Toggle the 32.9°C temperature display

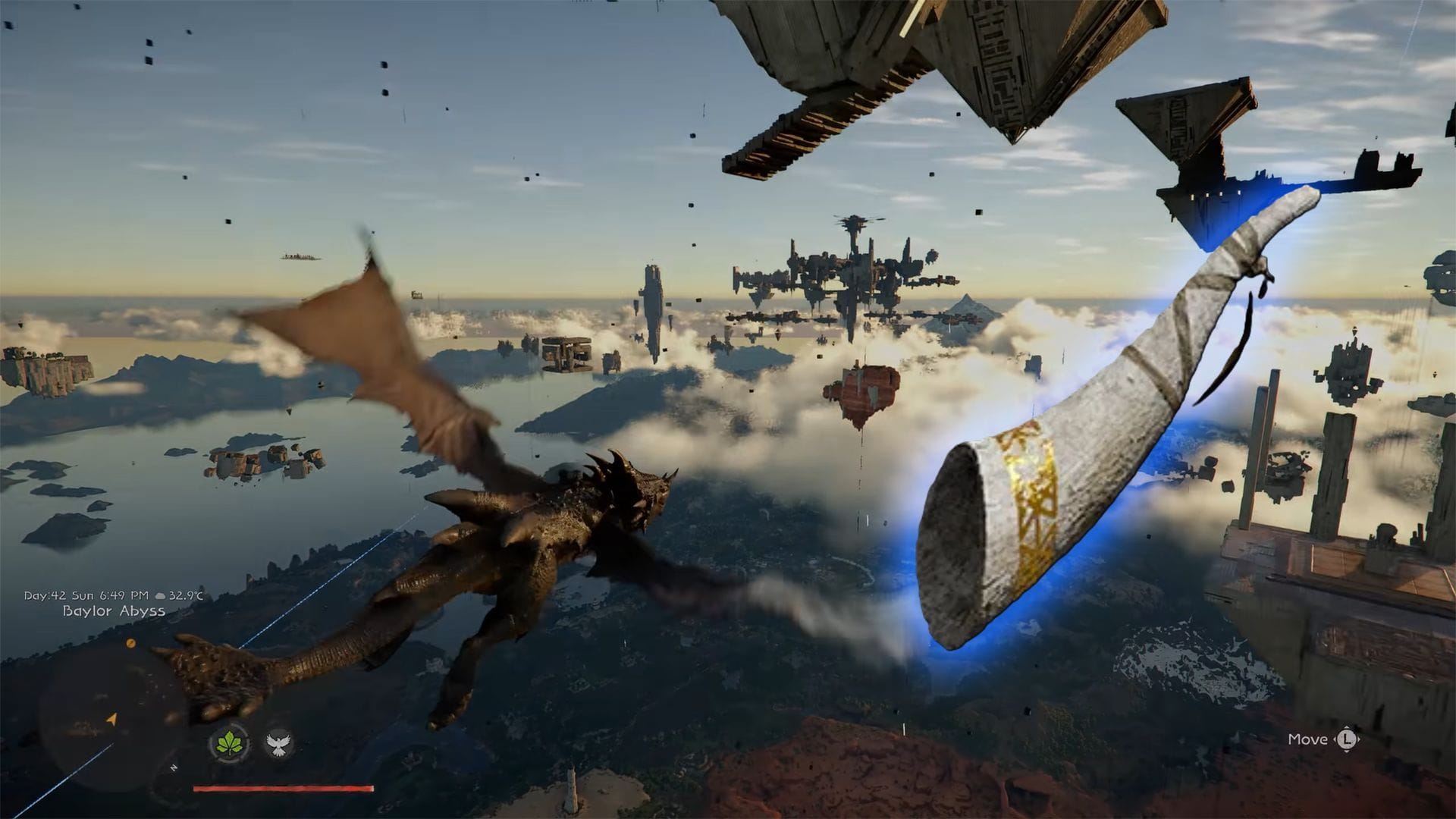coord(186,596)
